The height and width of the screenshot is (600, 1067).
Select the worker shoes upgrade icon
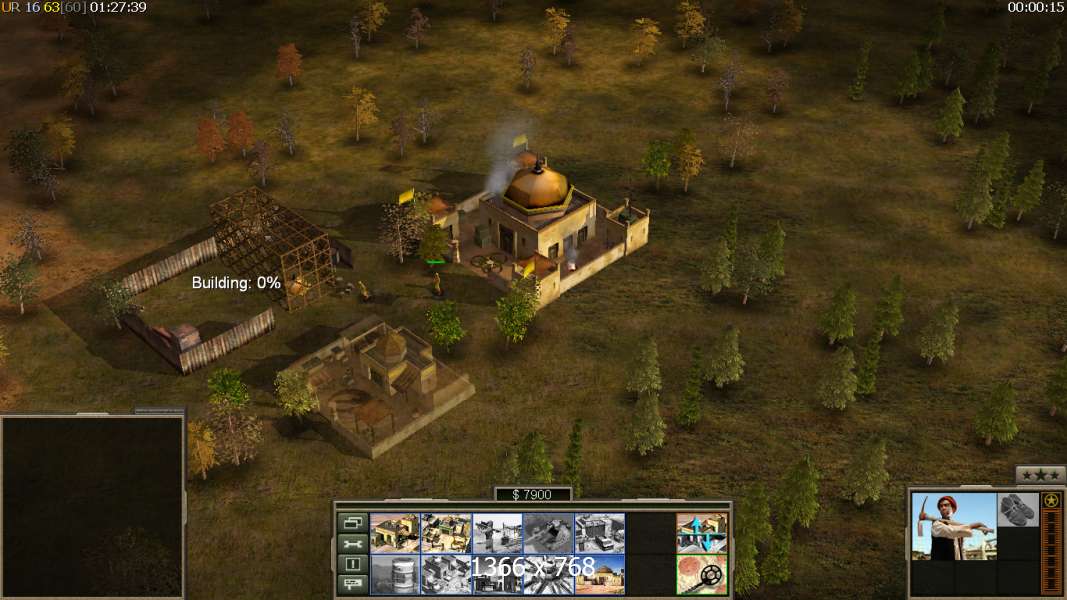pos(1018,509)
